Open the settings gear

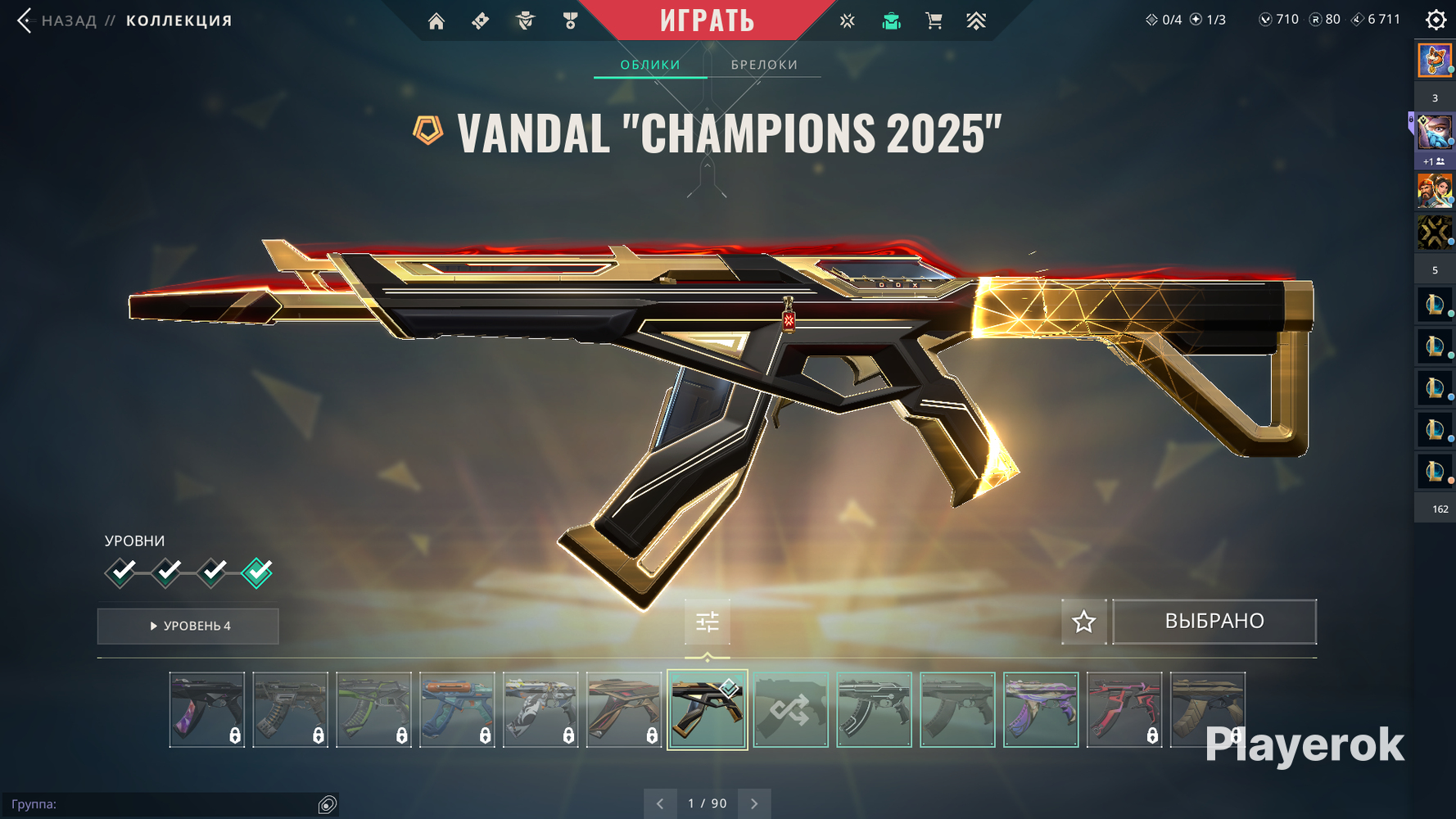1436,20
